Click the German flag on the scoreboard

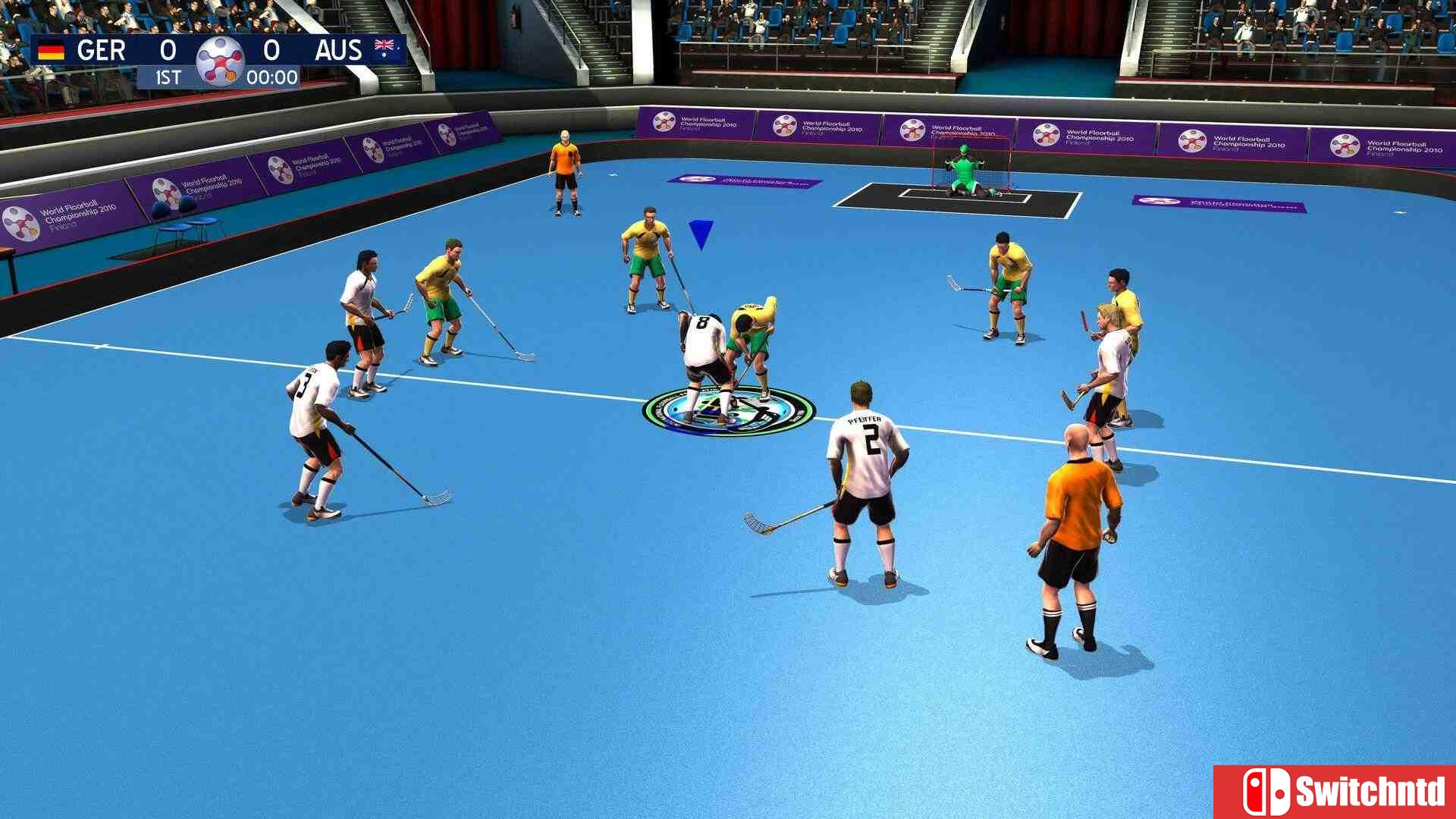pyautogui.click(x=50, y=50)
